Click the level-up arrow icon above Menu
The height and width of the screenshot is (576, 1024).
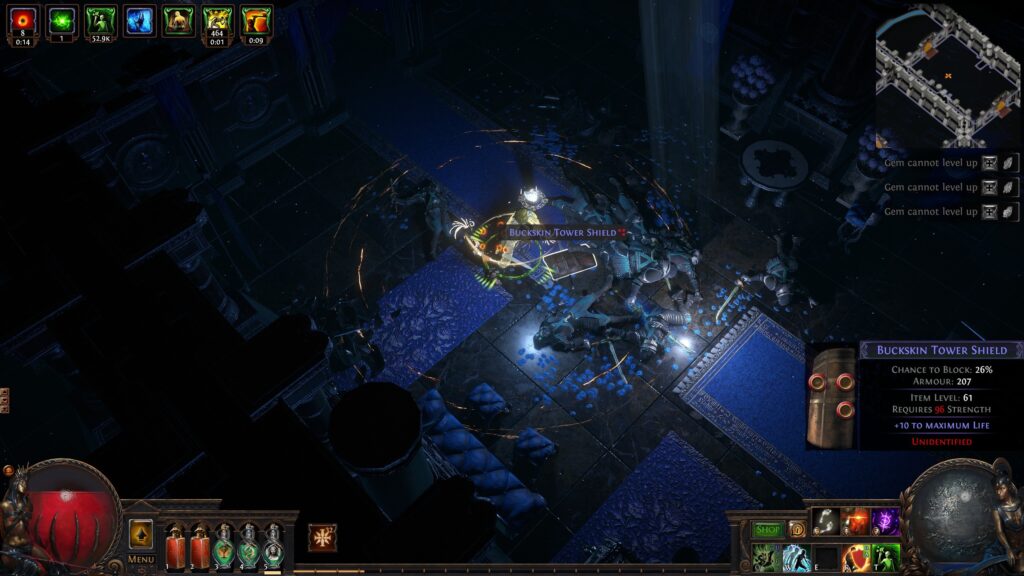click(141, 533)
